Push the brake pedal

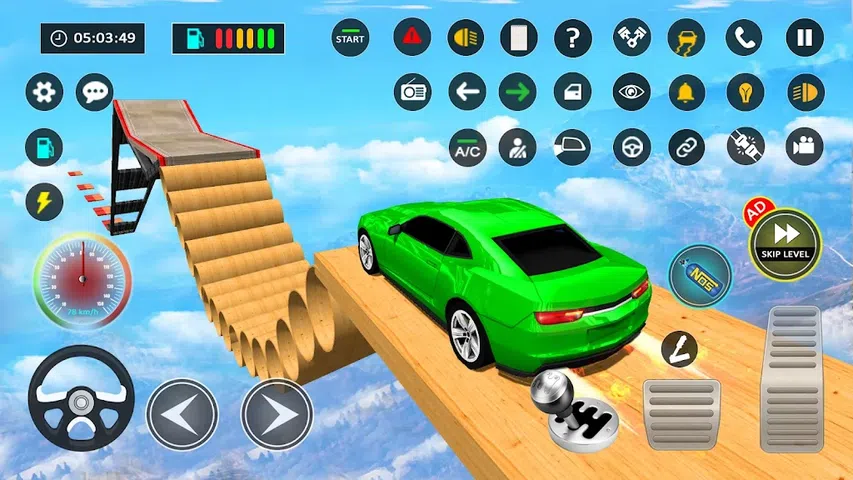coord(681,413)
